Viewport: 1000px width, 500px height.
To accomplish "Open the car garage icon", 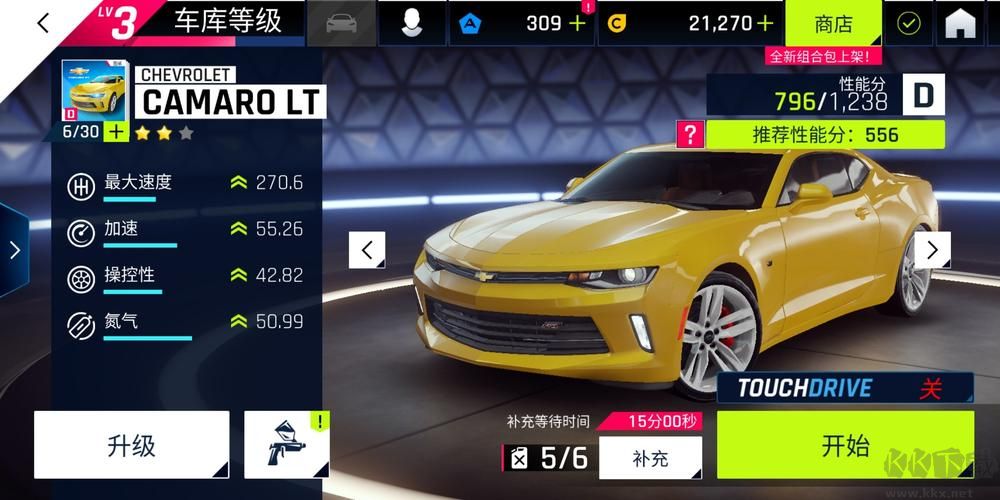I will click(343, 23).
